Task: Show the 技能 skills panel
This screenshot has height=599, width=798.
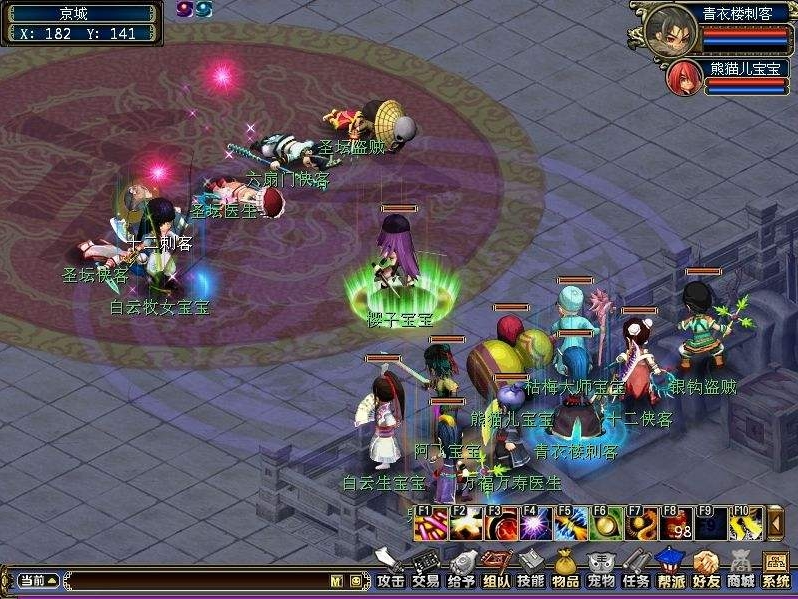Action: 530,570
